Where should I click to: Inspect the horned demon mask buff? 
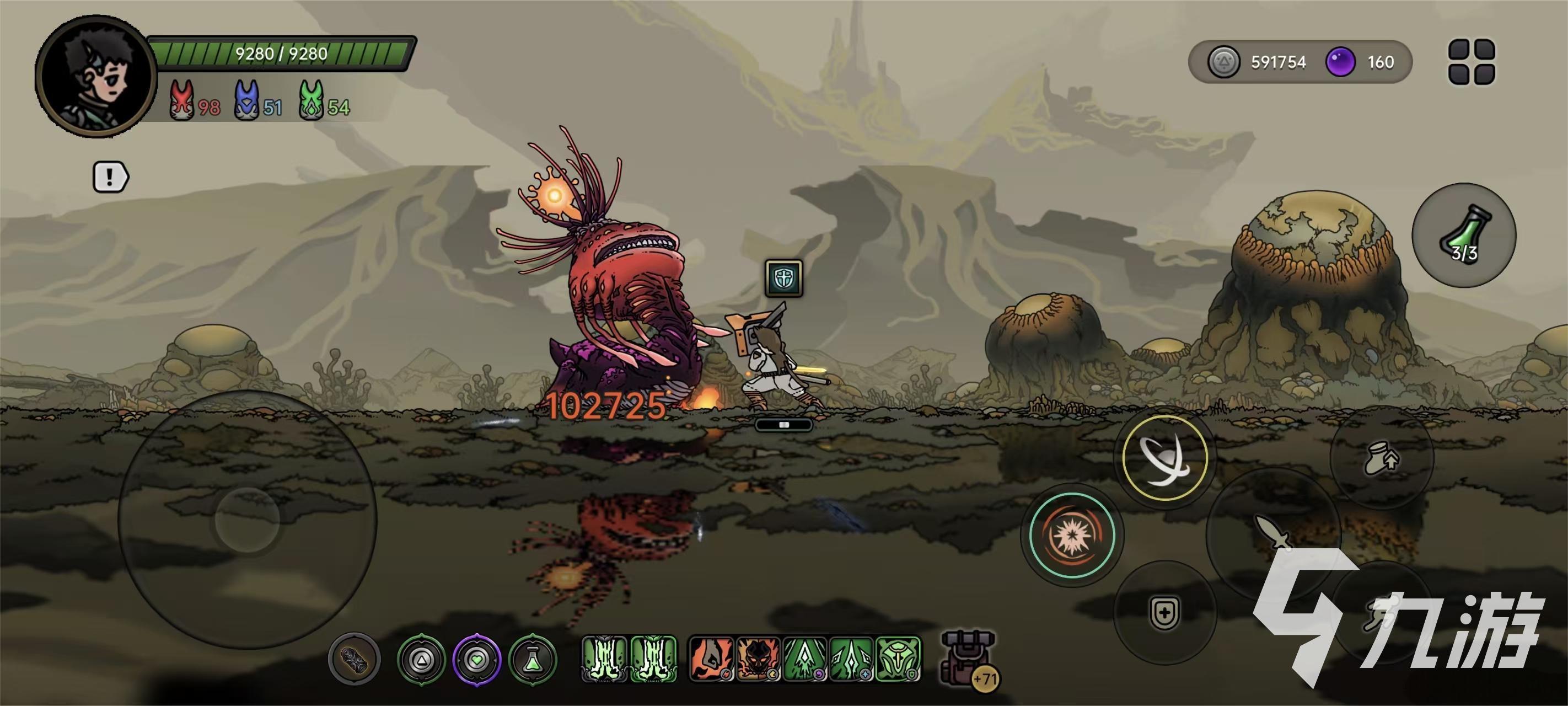coord(758,659)
